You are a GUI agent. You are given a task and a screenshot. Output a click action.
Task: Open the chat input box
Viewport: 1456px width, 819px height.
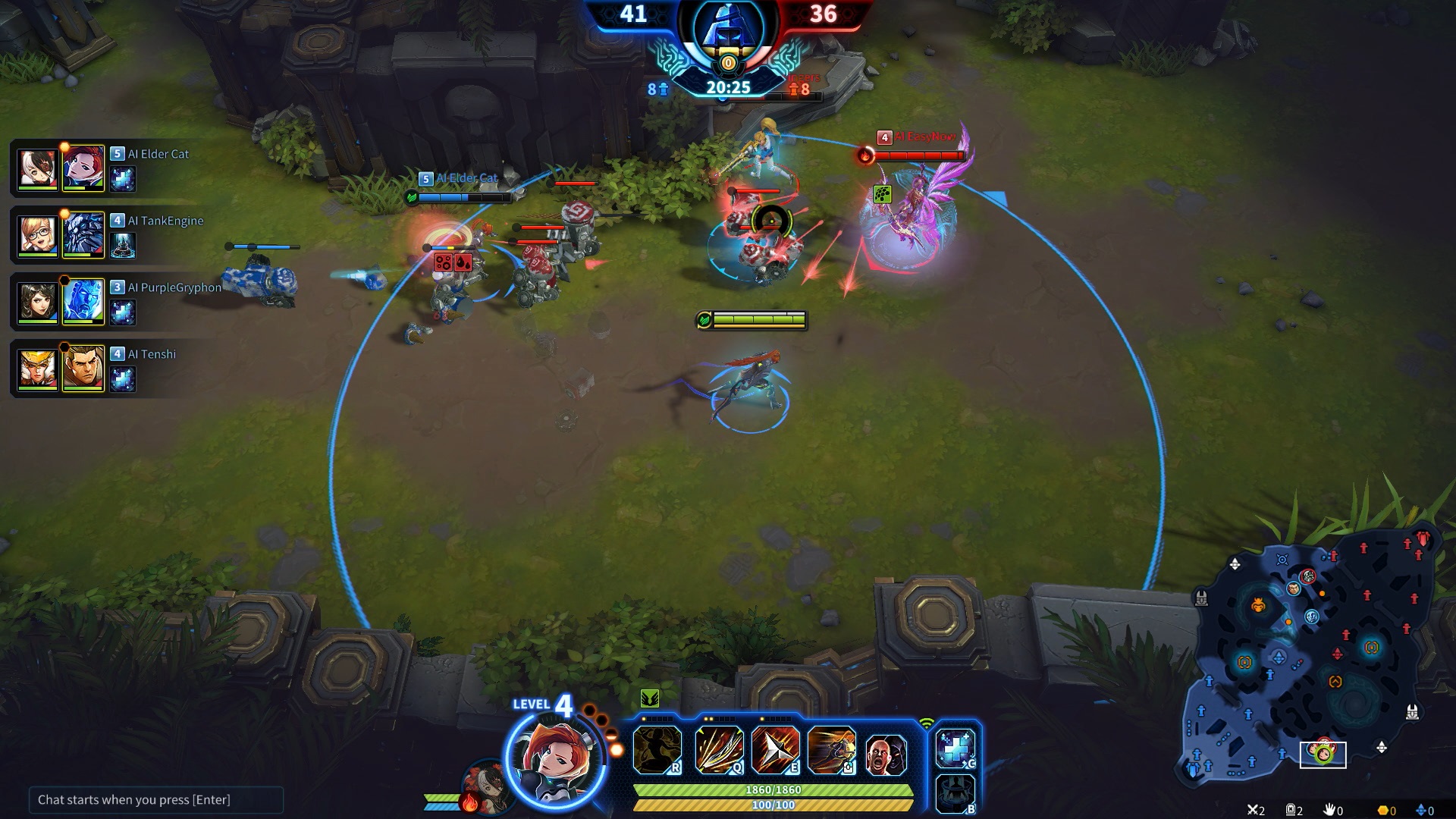click(x=155, y=799)
